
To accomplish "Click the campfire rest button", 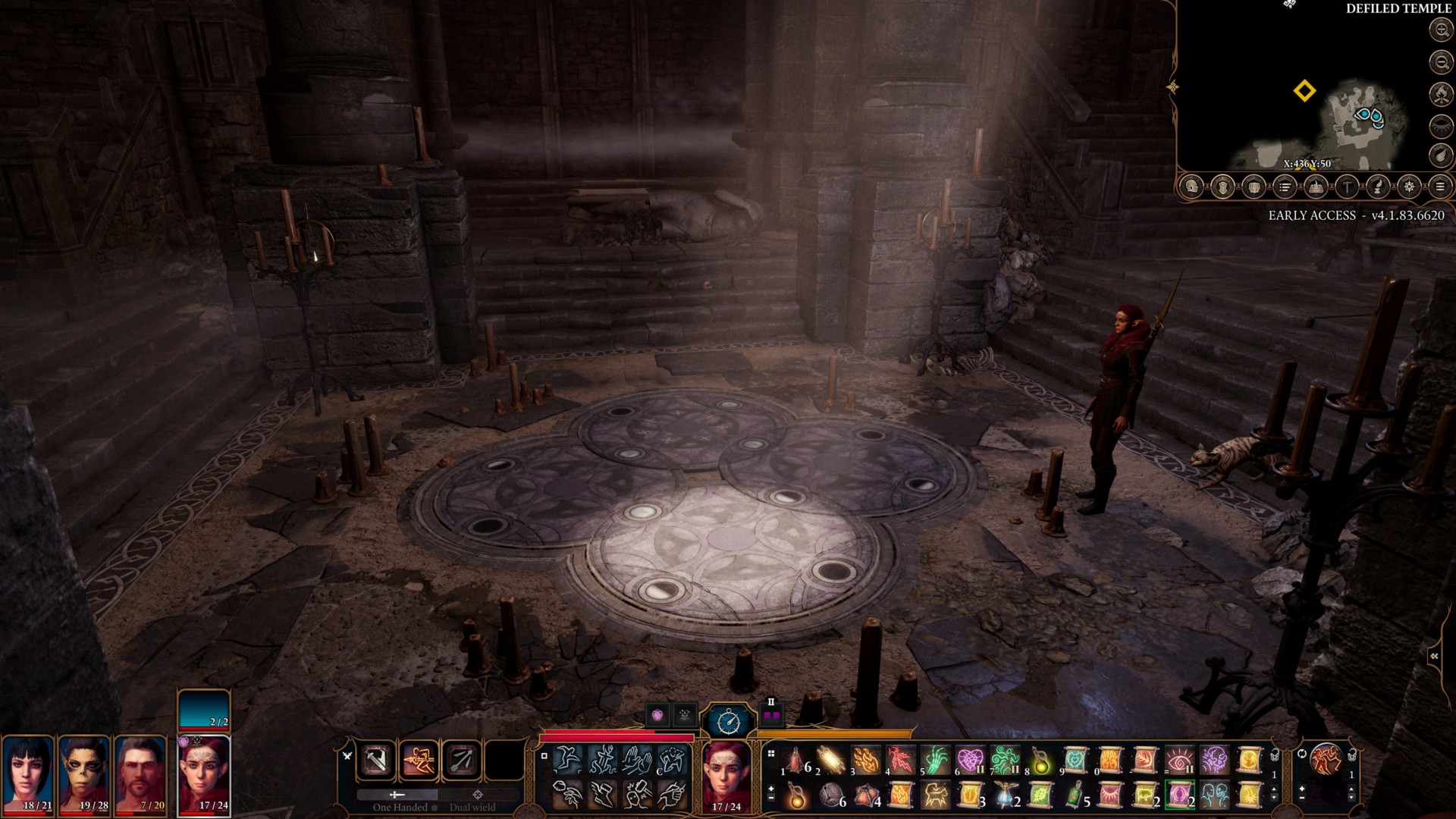I will click(x=1440, y=94).
